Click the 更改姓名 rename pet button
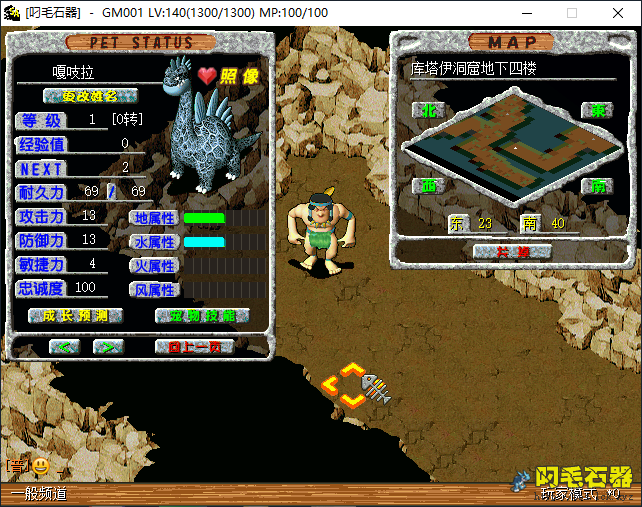The image size is (642, 507). [x=90, y=96]
